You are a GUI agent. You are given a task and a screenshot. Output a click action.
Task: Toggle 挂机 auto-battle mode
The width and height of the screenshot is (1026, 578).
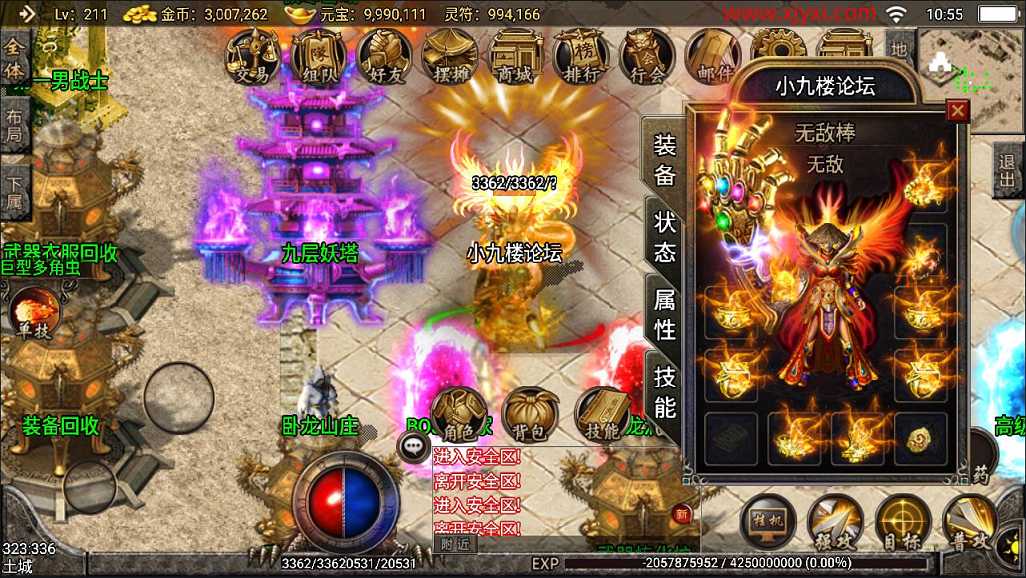[x=768, y=522]
